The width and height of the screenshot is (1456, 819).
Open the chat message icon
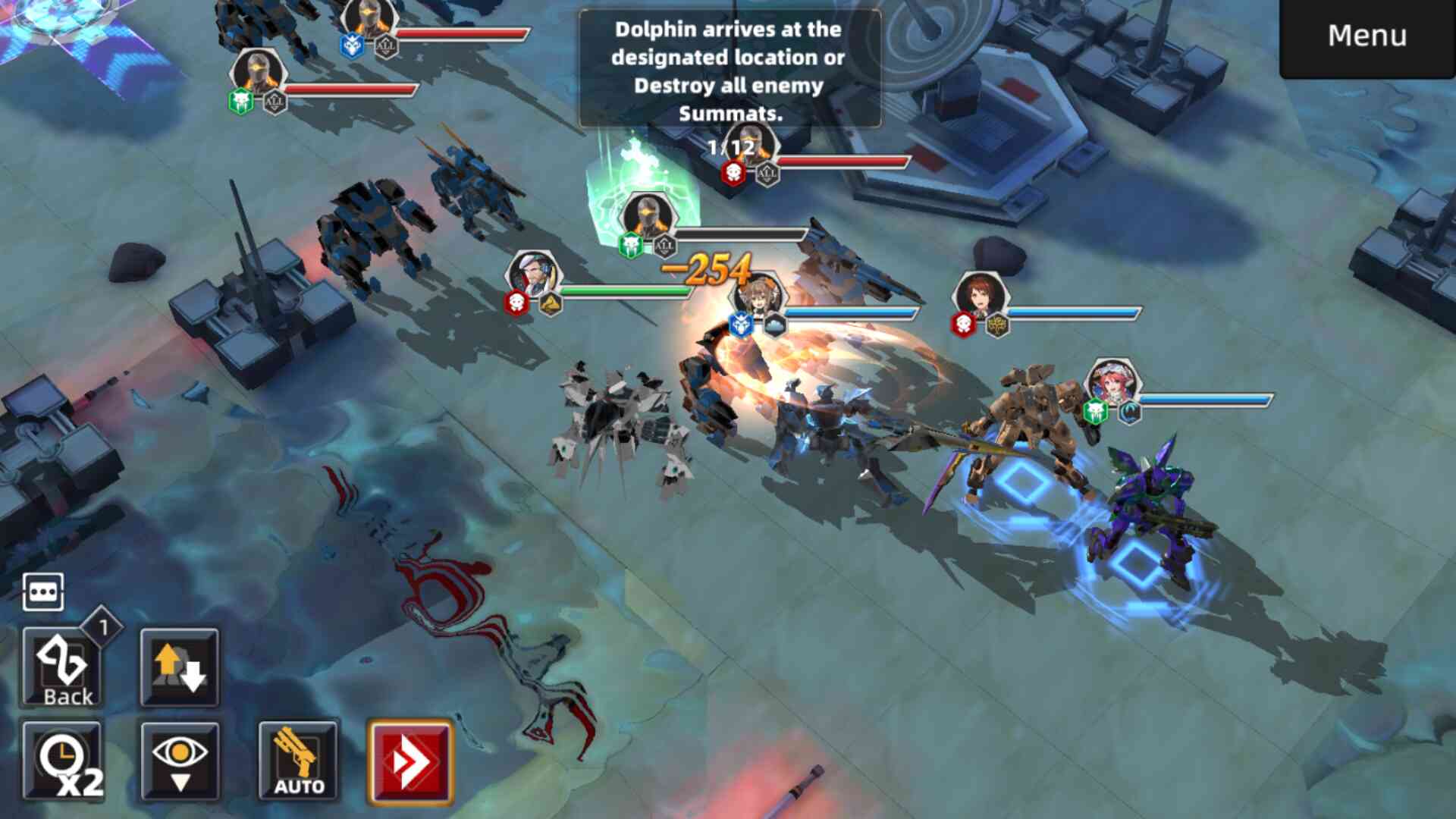click(x=43, y=591)
